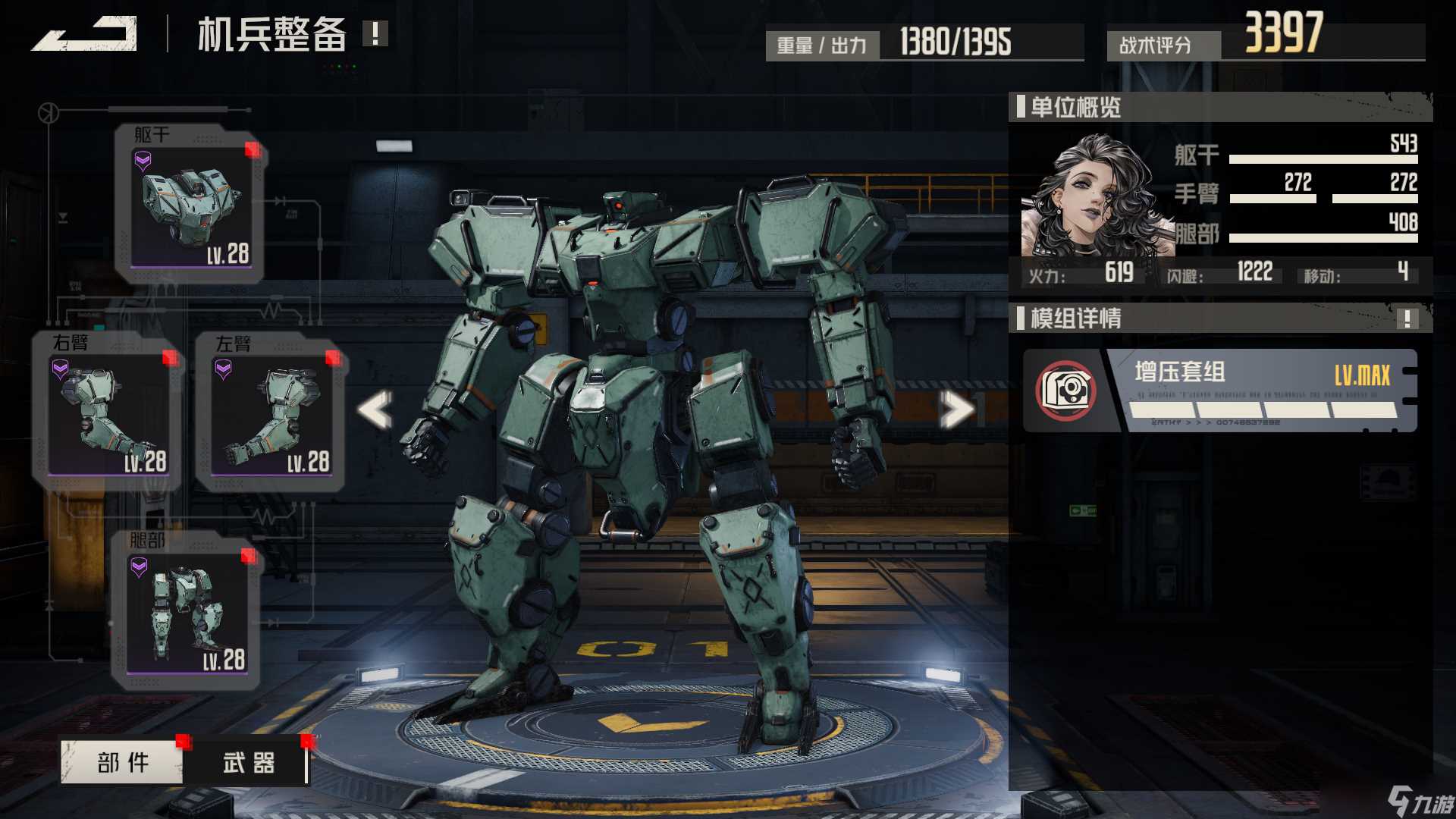Open the 腿部 legs part slot

click(x=187, y=611)
